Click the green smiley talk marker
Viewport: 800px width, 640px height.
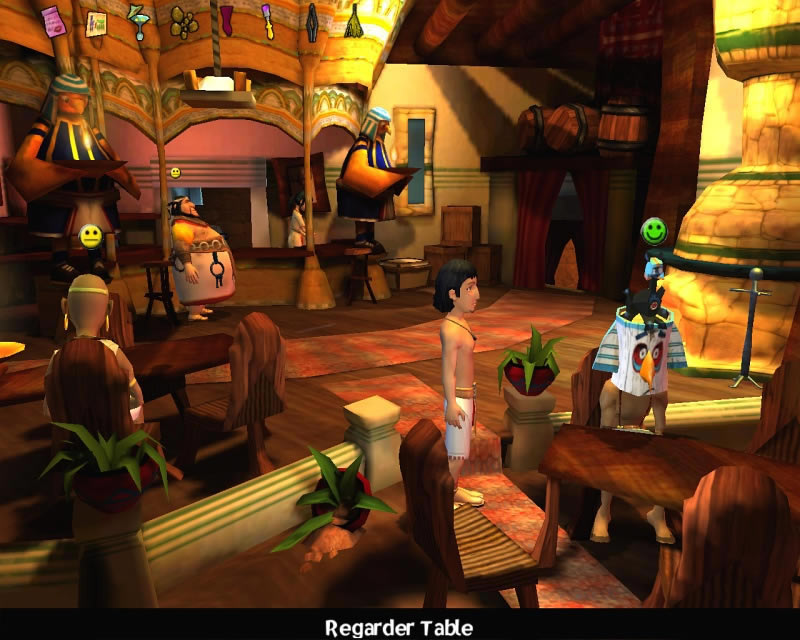[x=654, y=232]
